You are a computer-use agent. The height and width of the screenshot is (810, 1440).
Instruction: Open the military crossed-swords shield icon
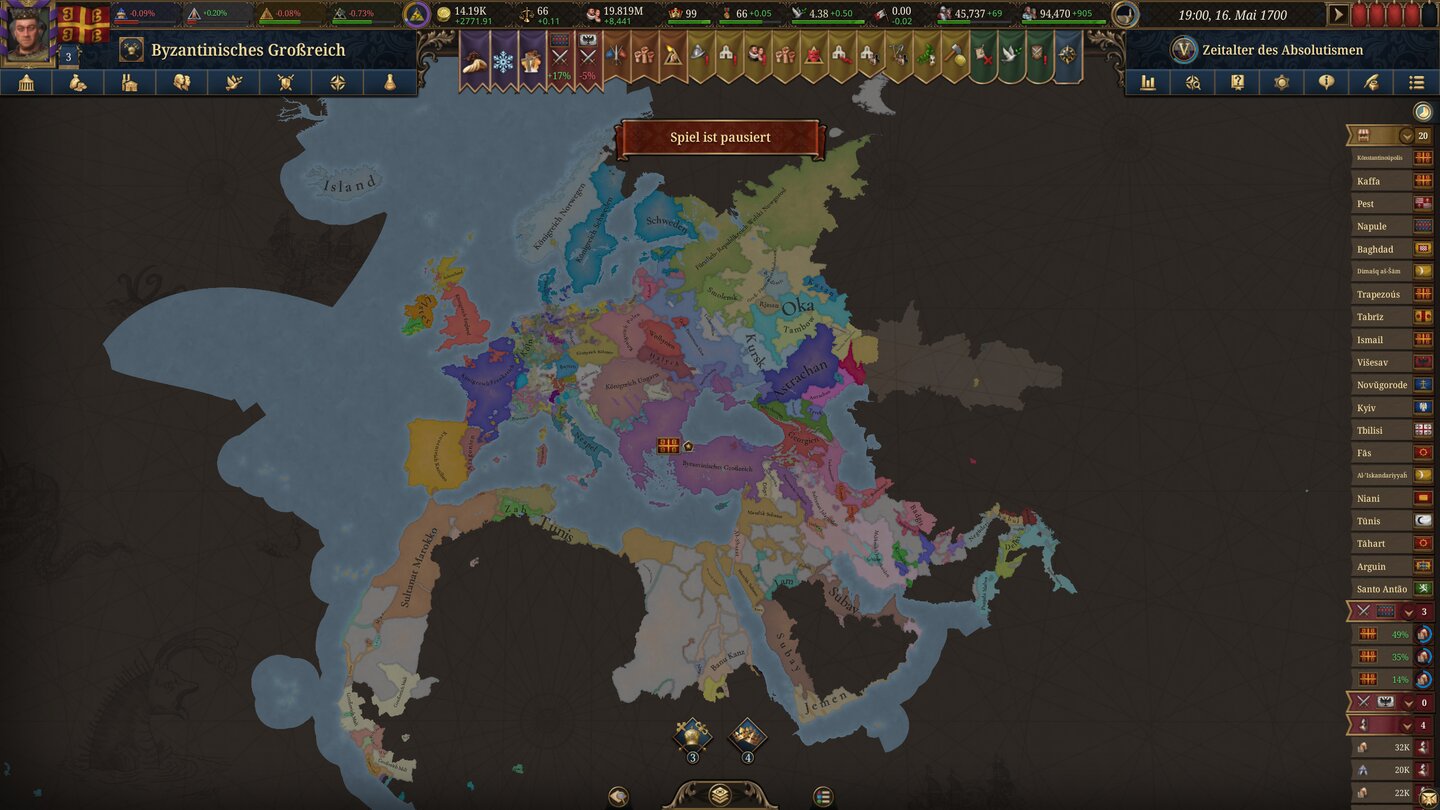click(285, 82)
